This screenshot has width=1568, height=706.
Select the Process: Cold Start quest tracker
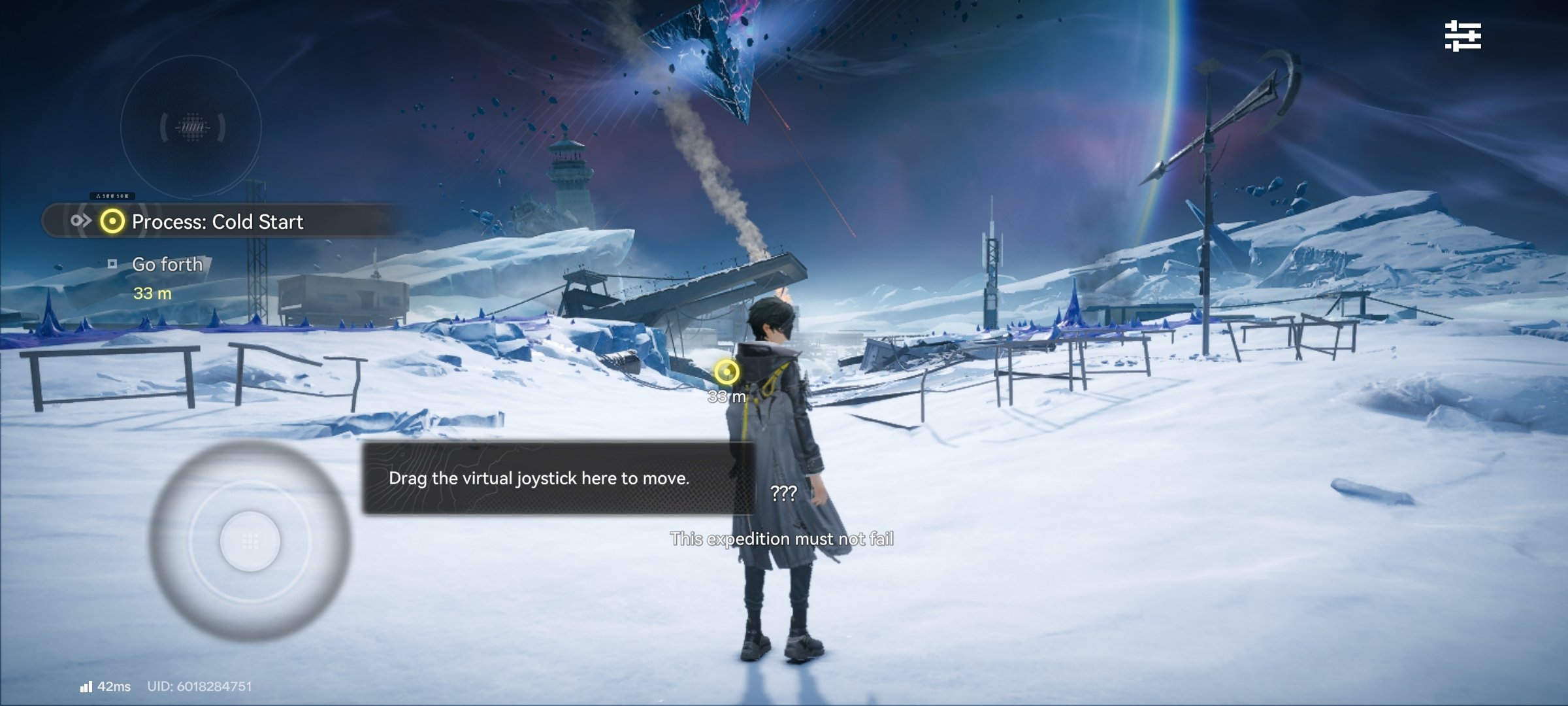217,222
